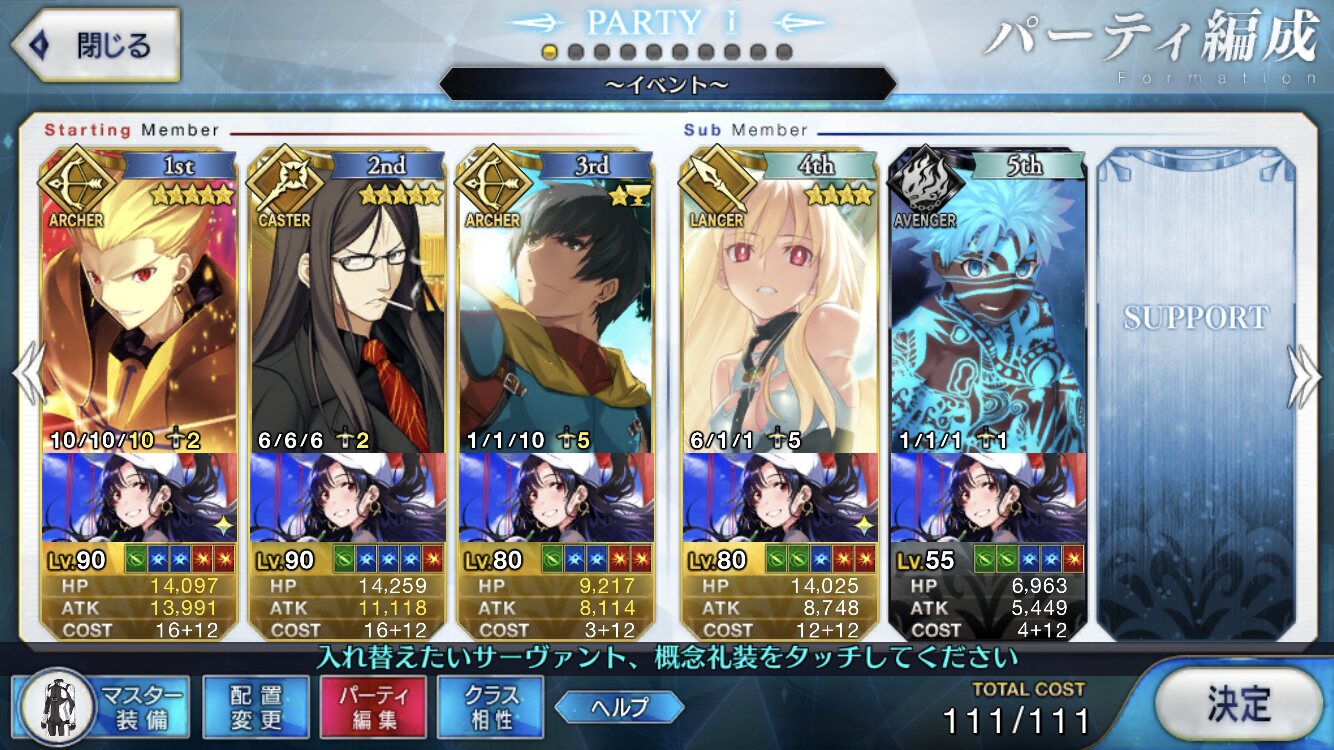Image resolution: width=1334 pixels, height=750 pixels.
Task: Open the 配置変更 position change option
Action: (x=256, y=708)
